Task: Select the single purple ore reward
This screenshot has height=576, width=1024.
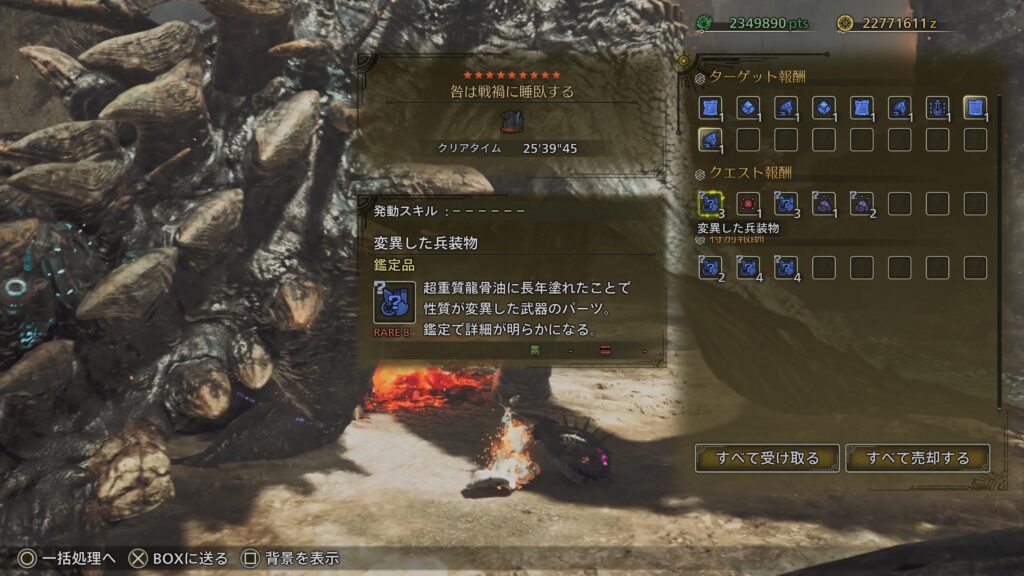Action: point(824,204)
